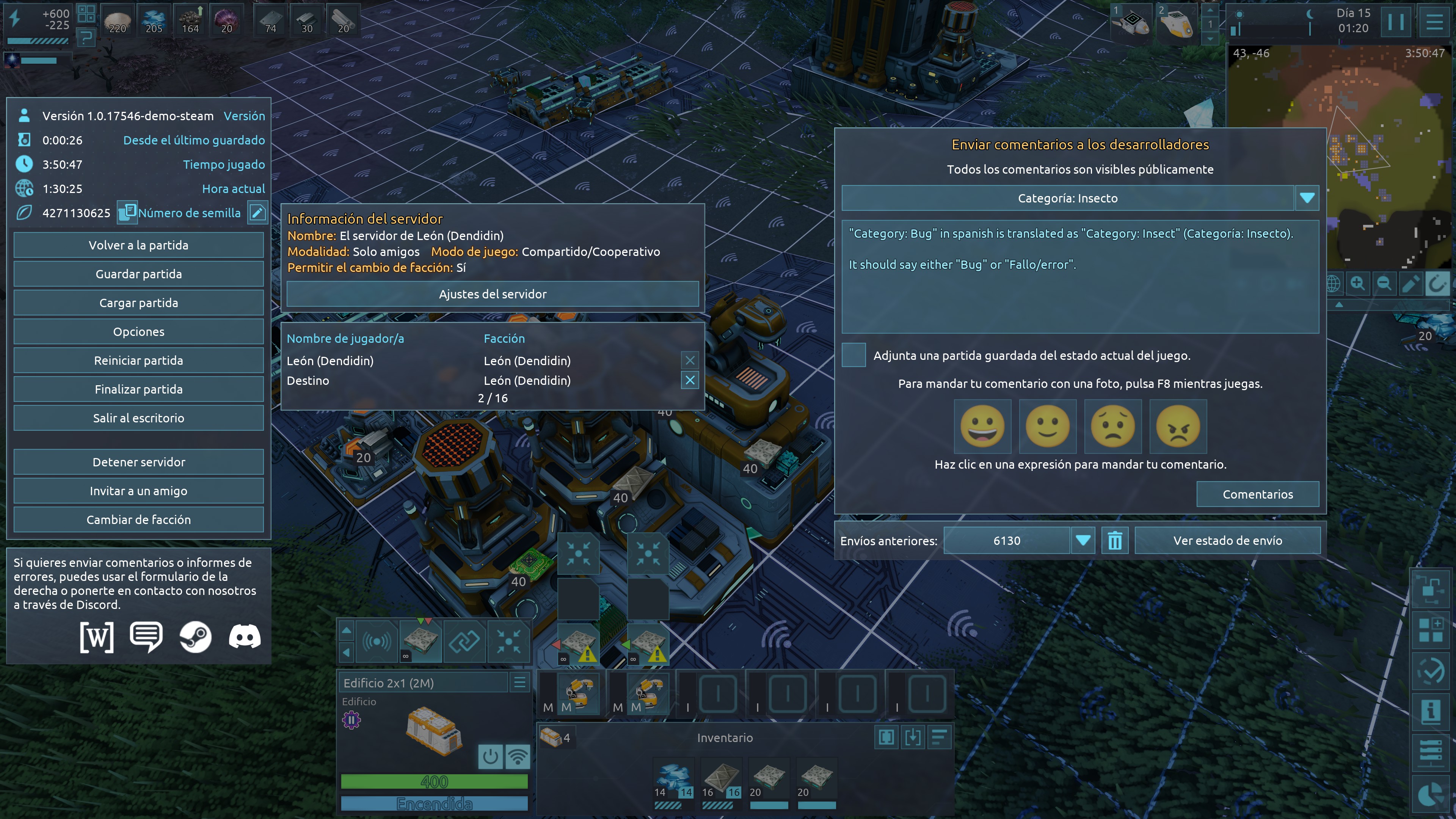Return to the game with Volver a la partida
1456x819 pixels.
[138, 245]
